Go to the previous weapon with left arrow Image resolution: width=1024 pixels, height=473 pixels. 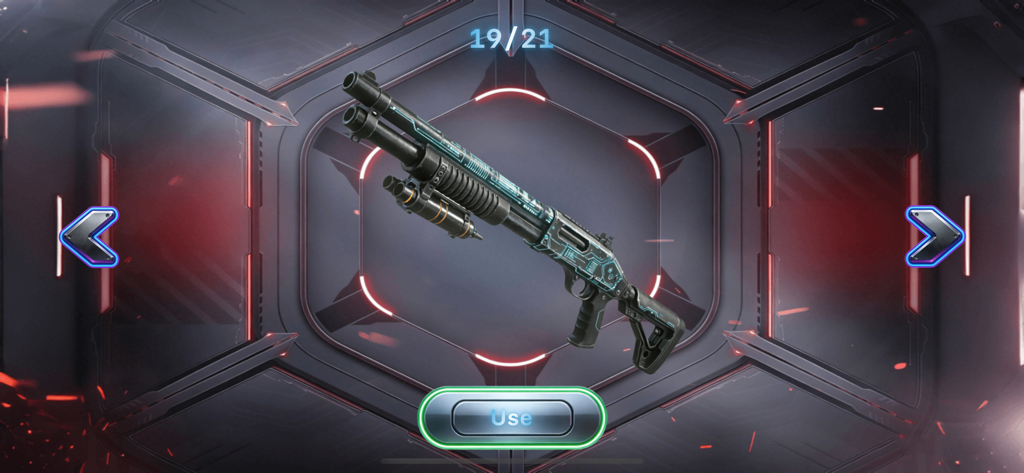89,237
